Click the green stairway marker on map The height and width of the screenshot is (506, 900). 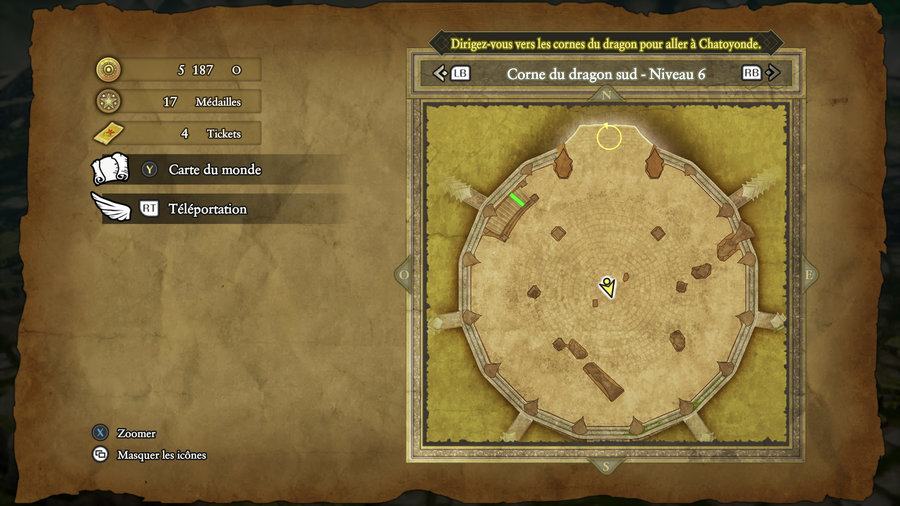(x=517, y=199)
